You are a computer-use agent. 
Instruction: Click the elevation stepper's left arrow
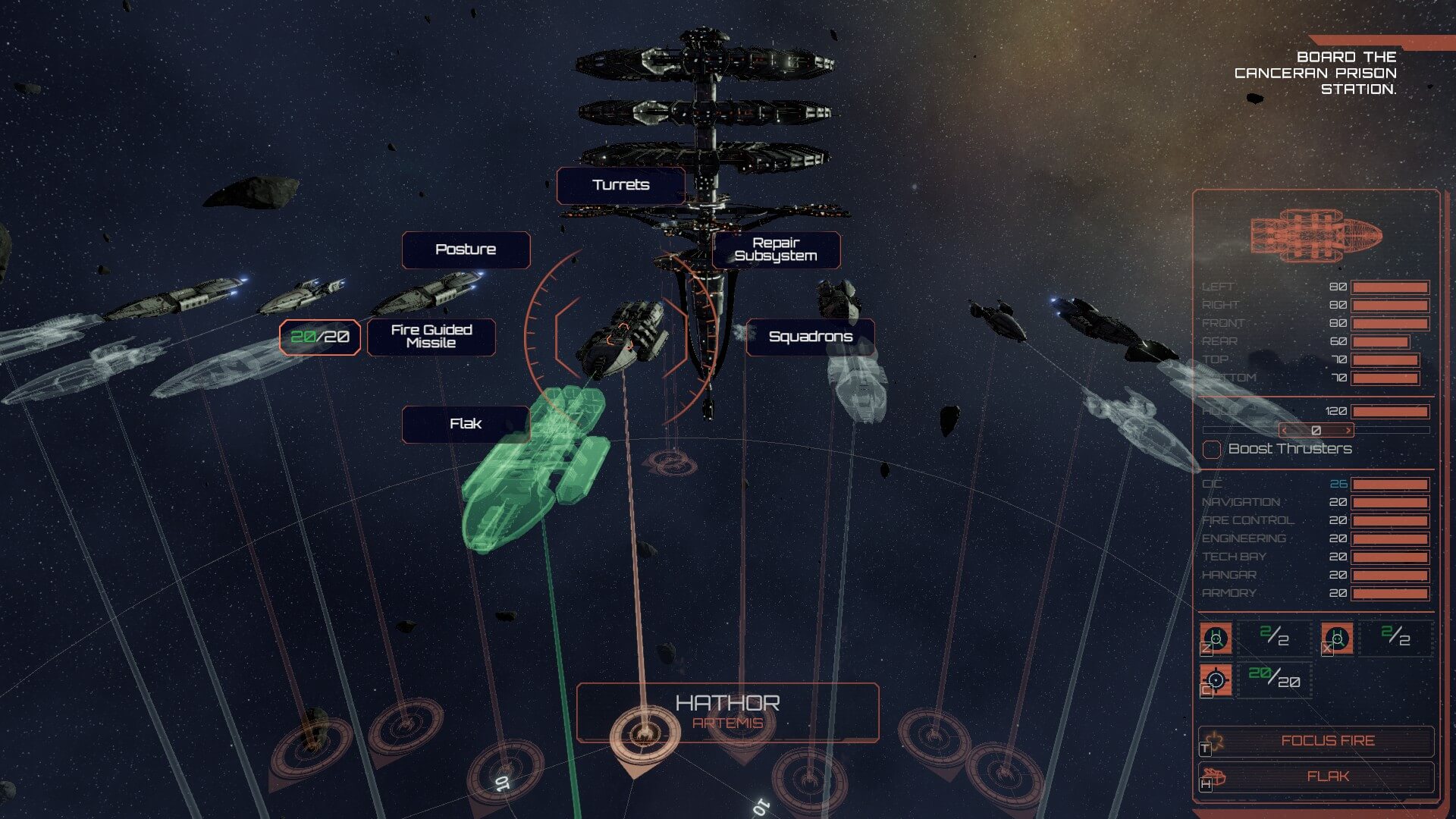point(1285,431)
